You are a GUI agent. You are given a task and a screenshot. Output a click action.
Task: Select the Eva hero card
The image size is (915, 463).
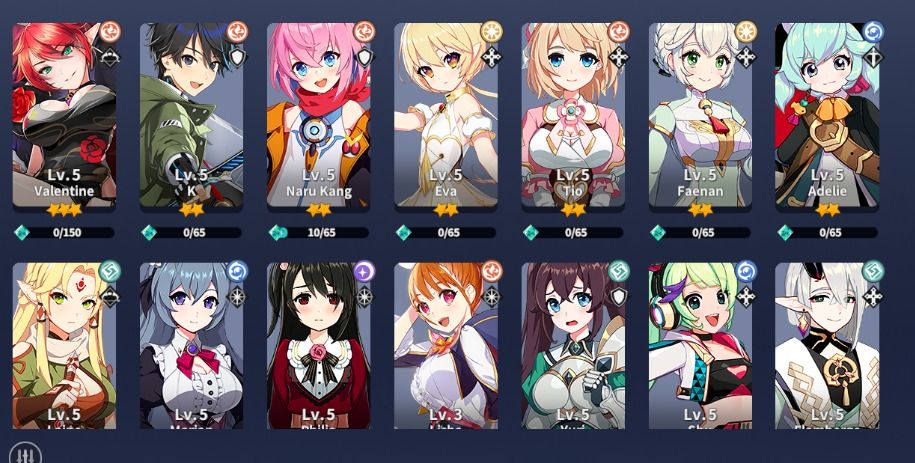coord(445,115)
